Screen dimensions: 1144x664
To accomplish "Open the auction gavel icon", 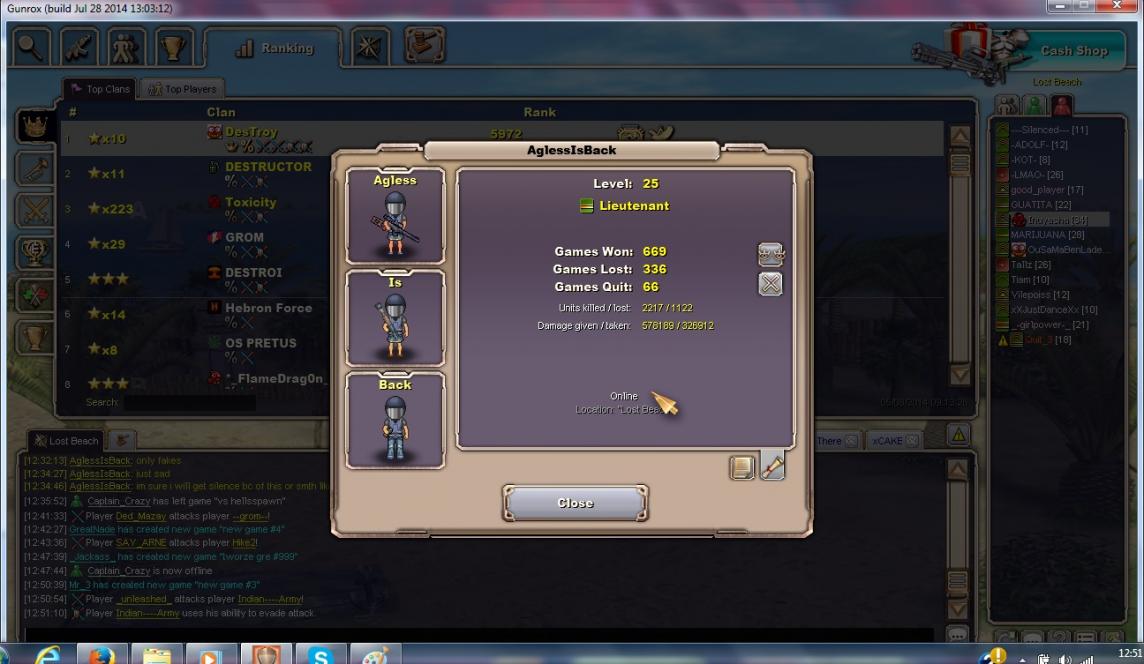I will pyautogui.click(x=424, y=46).
